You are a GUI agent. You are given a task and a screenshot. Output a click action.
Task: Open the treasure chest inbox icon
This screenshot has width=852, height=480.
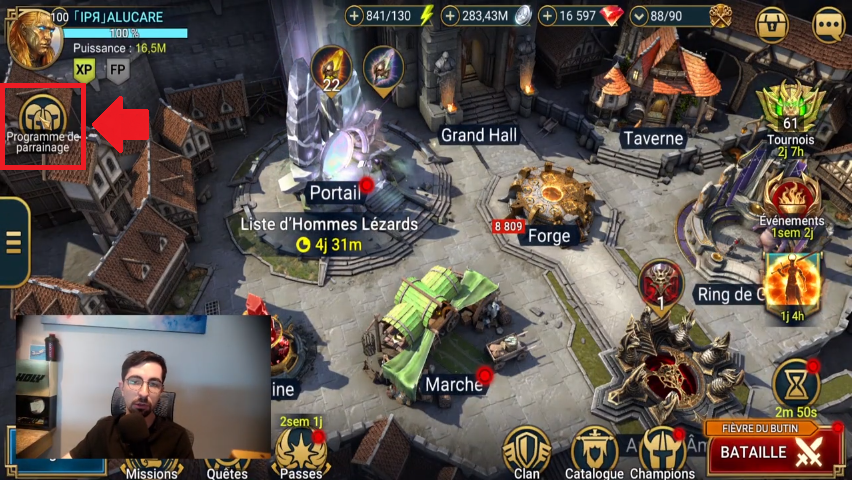point(772,24)
